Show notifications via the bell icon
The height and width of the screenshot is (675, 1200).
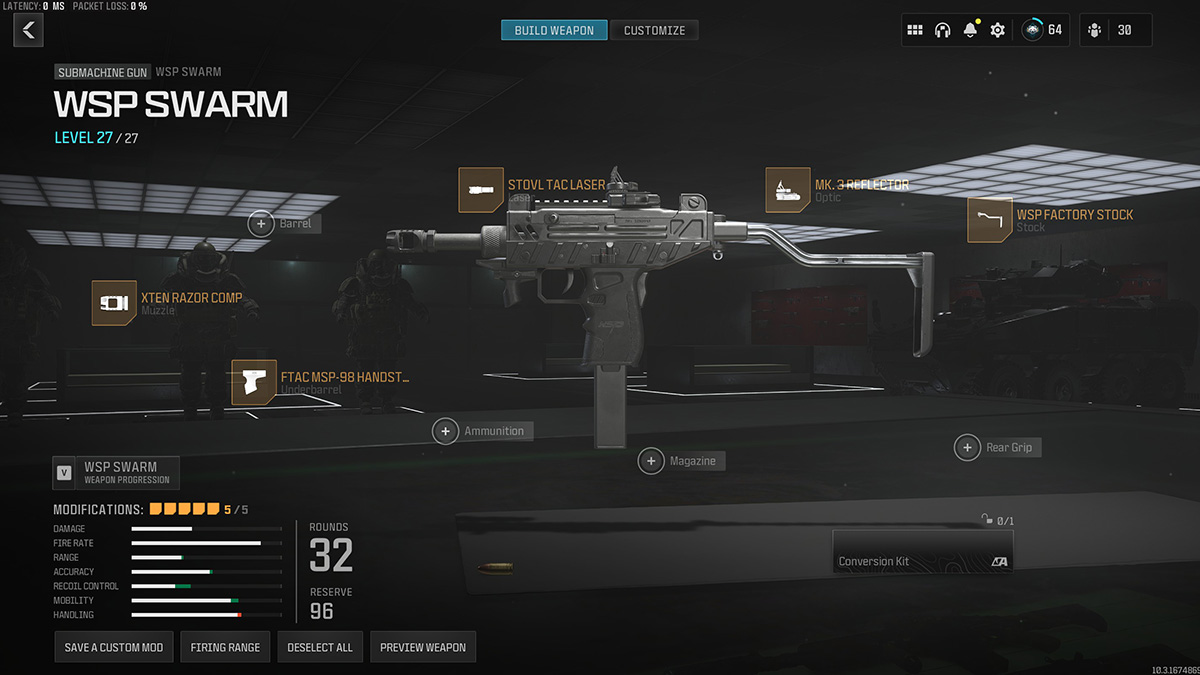point(970,31)
